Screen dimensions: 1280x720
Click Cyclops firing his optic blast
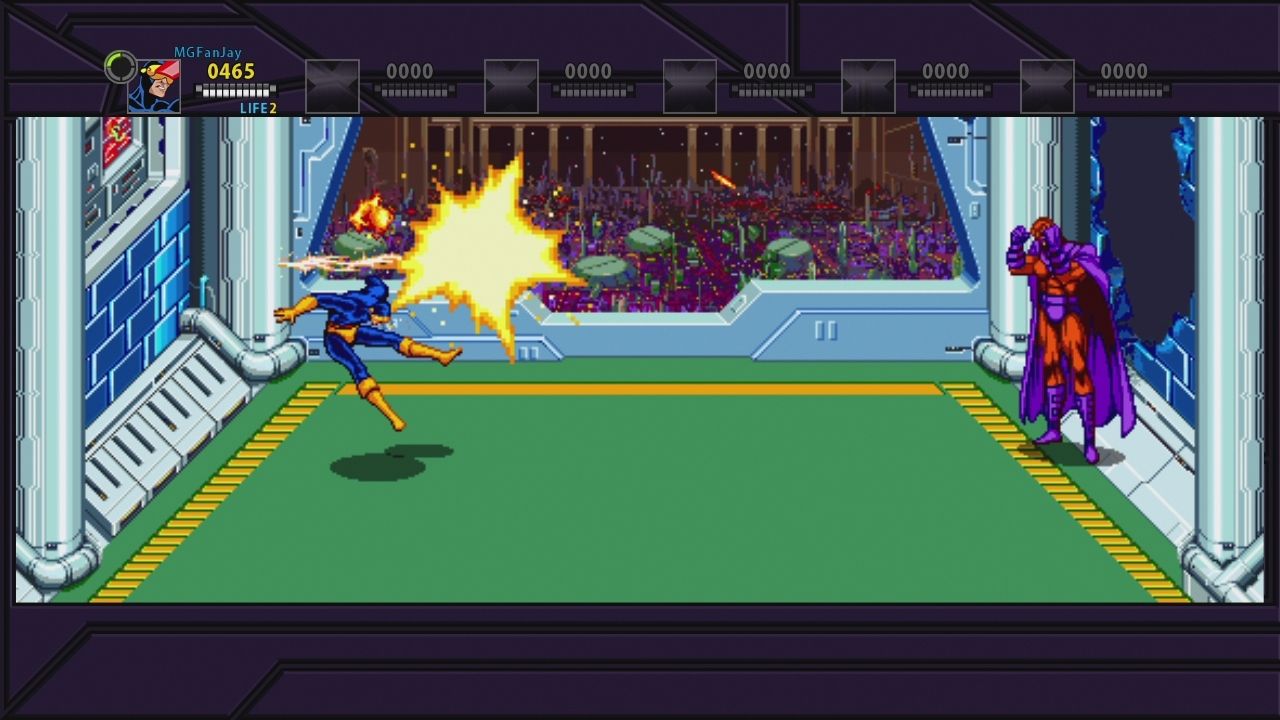pyautogui.click(x=350, y=320)
